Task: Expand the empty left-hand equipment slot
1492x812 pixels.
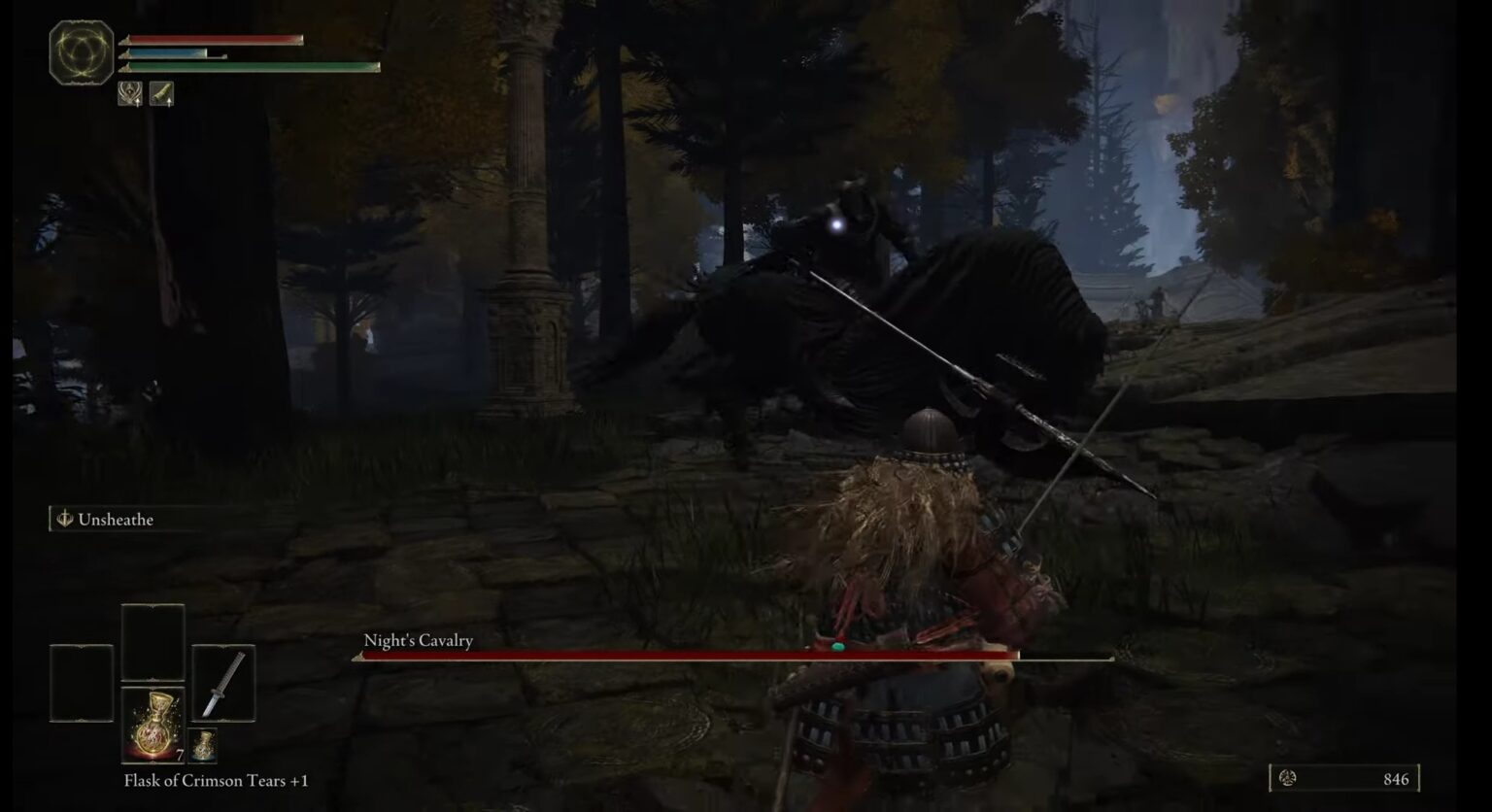Action: click(82, 683)
